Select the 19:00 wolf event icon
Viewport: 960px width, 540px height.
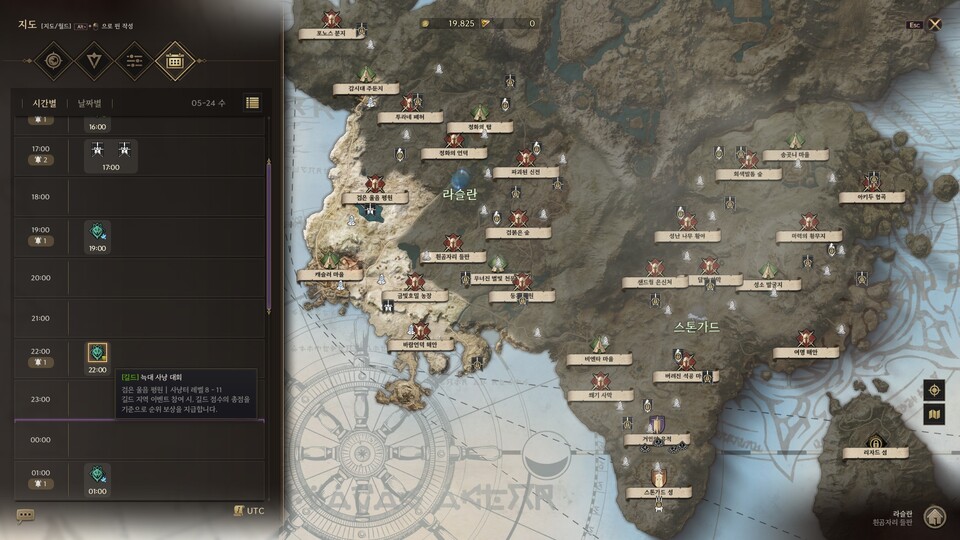[97, 232]
